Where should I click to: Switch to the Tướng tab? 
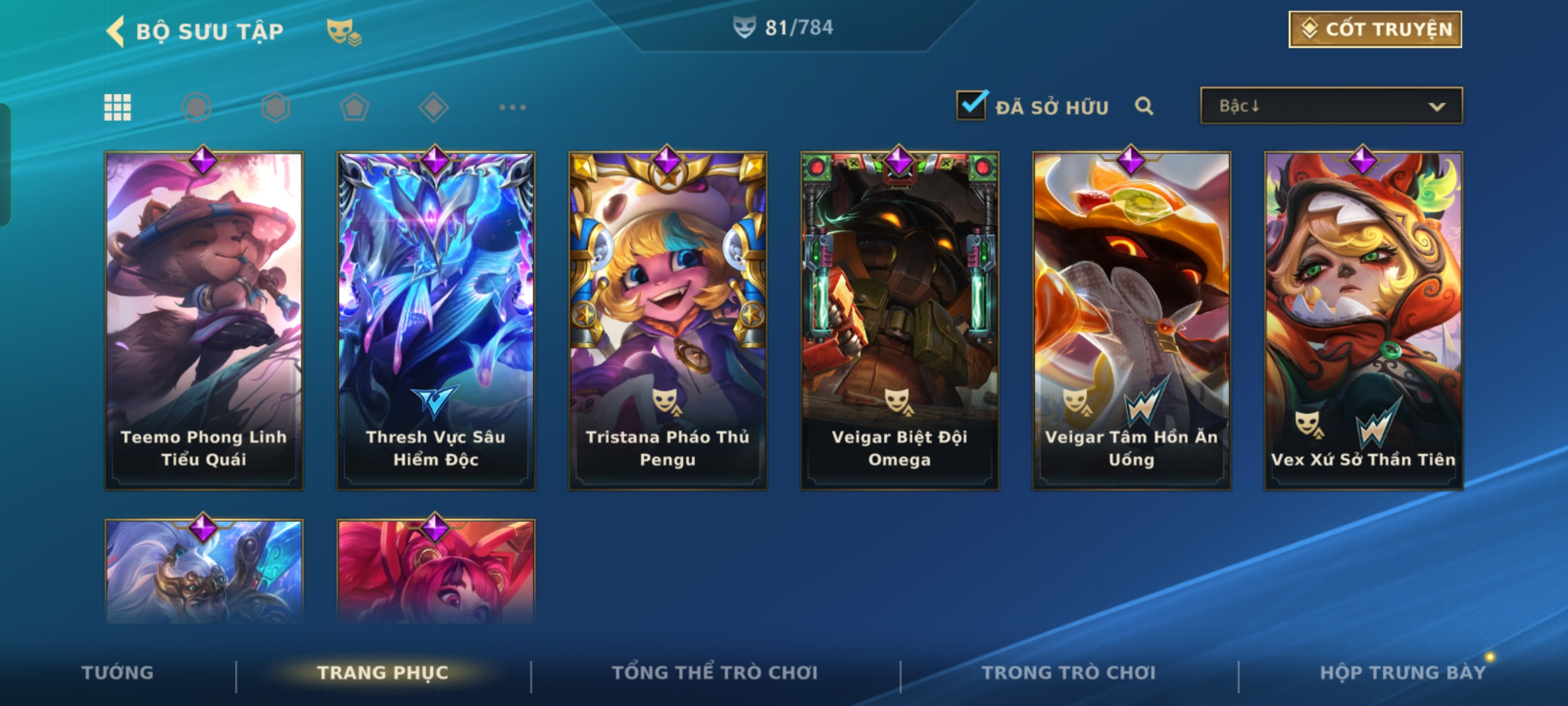click(x=118, y=673)
